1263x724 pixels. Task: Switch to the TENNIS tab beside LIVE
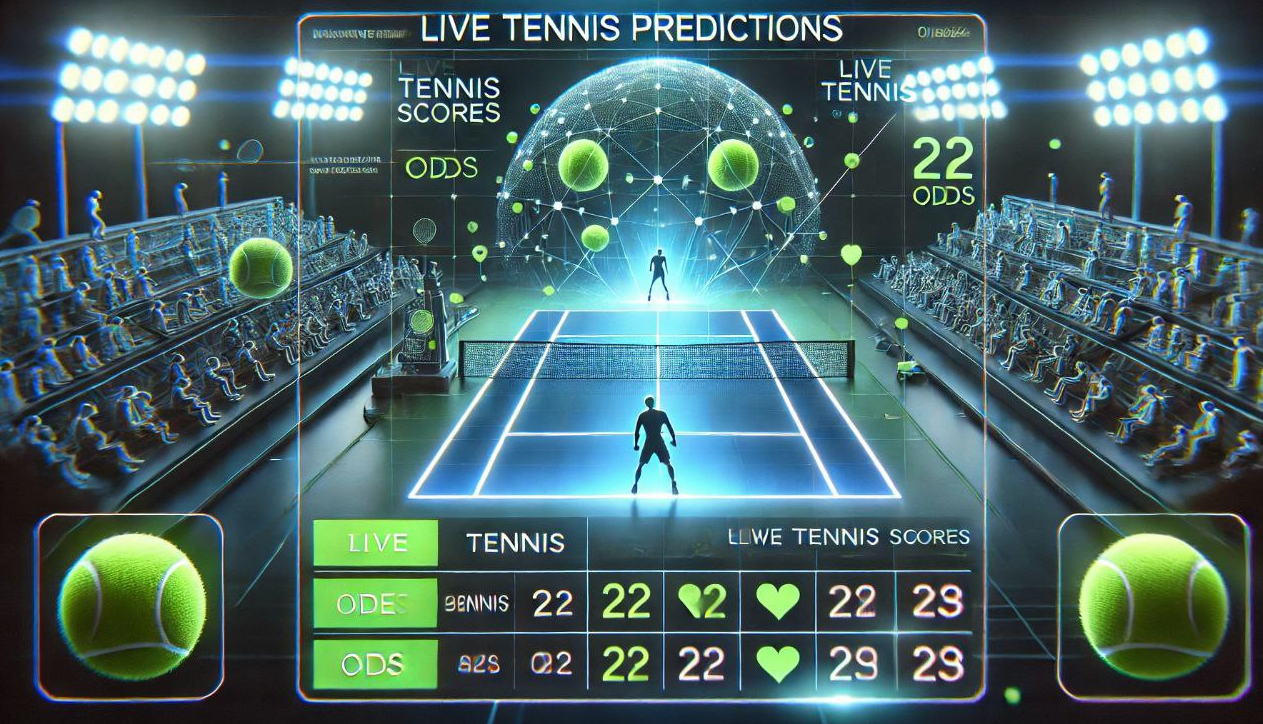[515, 544]
